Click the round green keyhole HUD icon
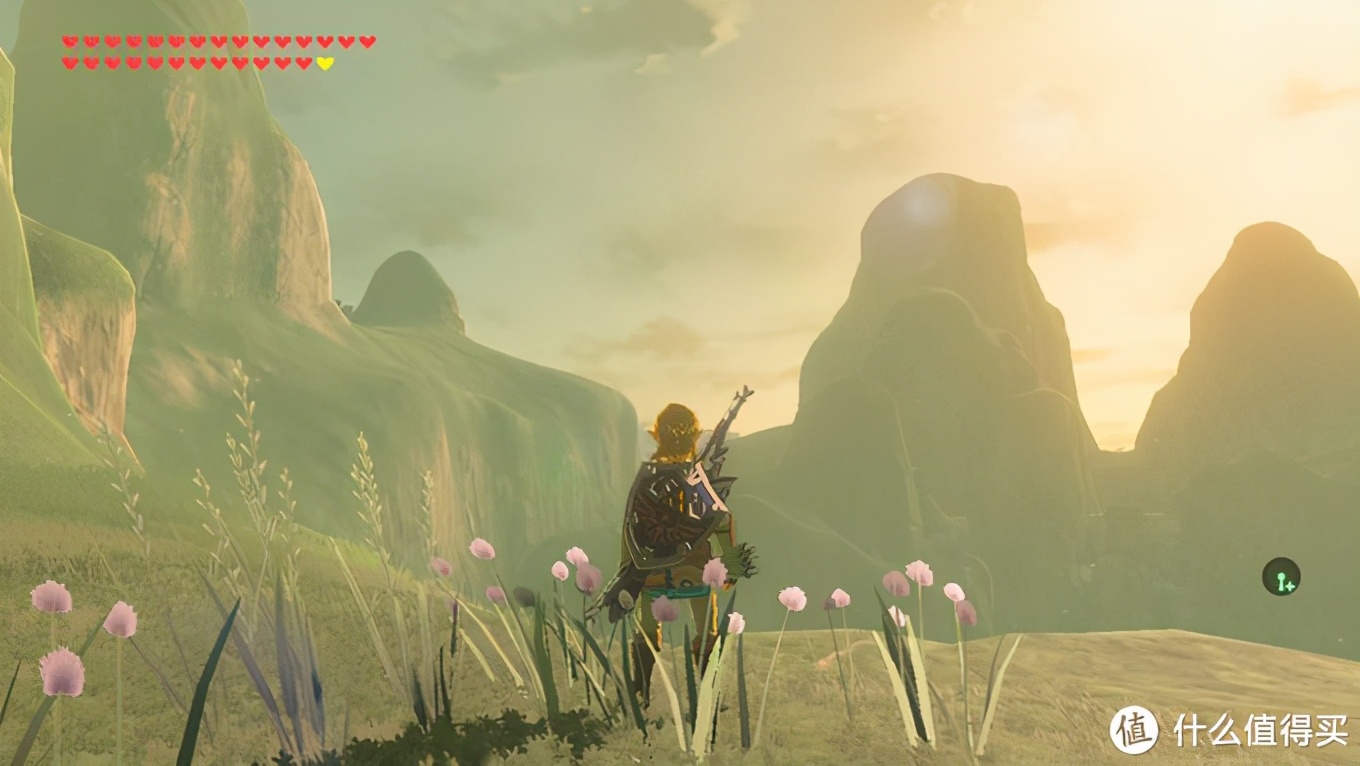 pyautogui.click(x=1280, y=577)
